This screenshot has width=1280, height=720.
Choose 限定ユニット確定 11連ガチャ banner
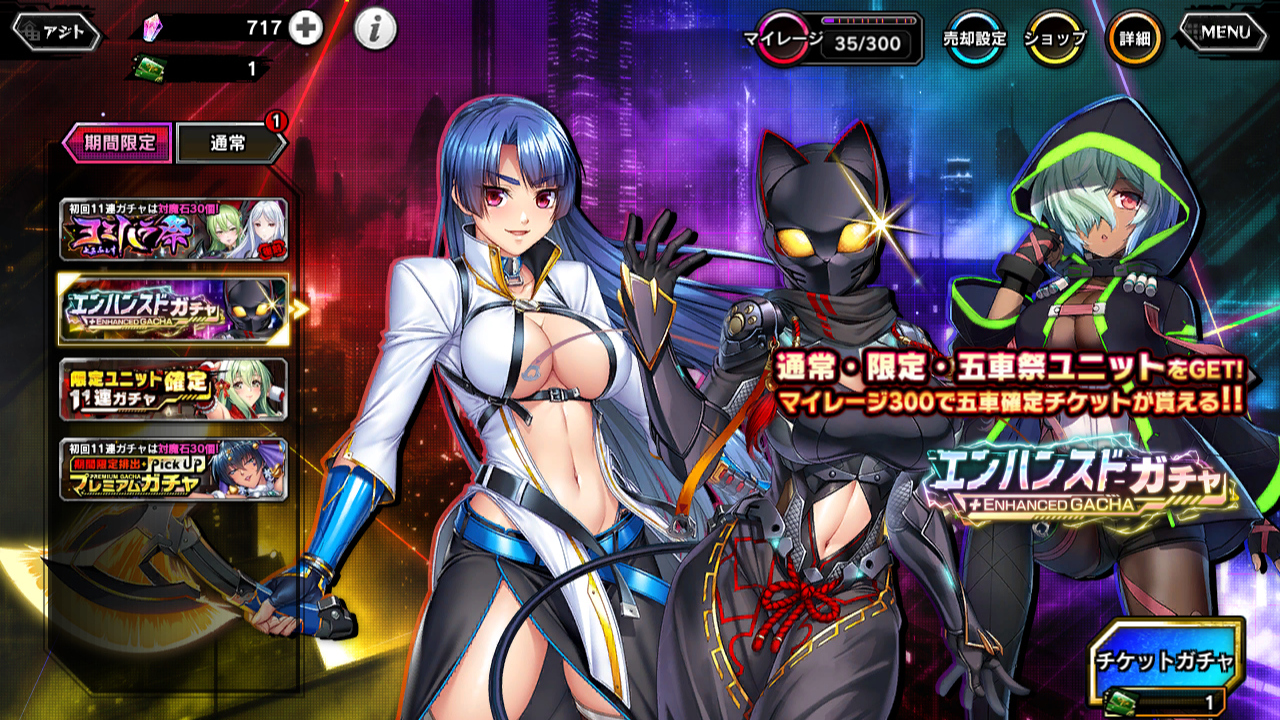tap(174, 389)
